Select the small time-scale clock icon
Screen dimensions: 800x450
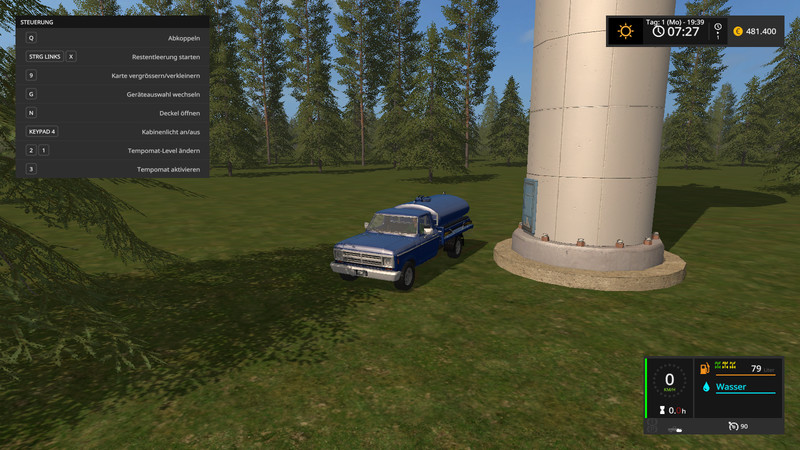coord(716,26)
